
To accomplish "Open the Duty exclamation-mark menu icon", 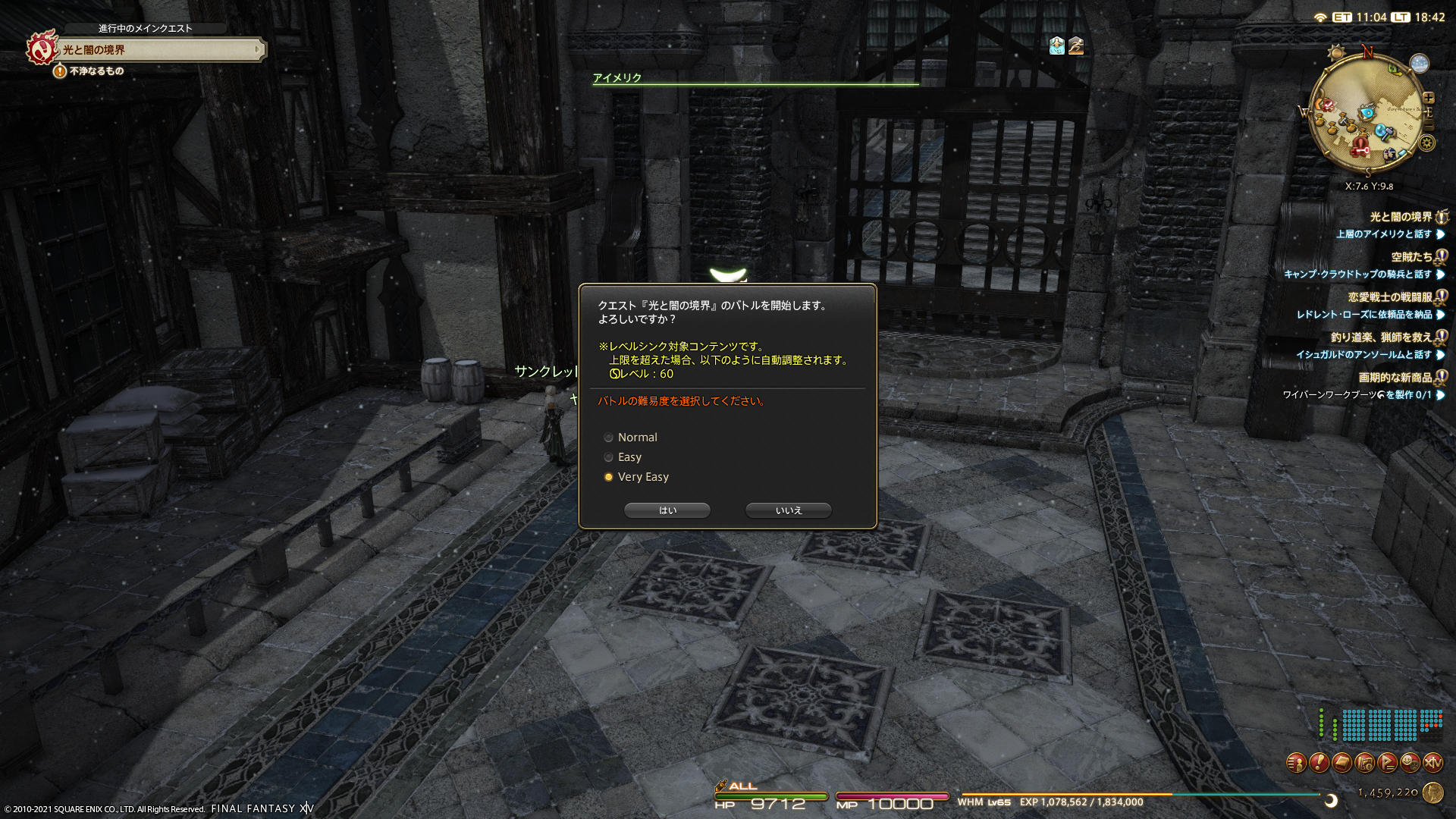I will pos(1319,763).
